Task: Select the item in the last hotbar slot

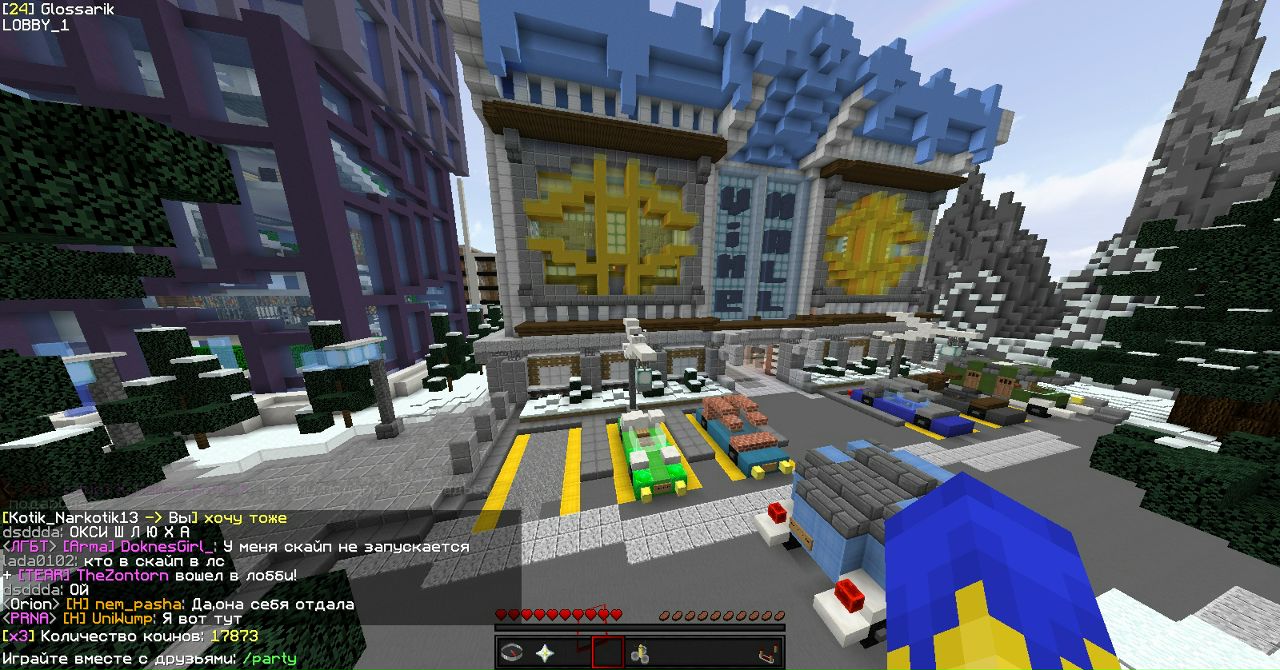Action: [768, 653]
